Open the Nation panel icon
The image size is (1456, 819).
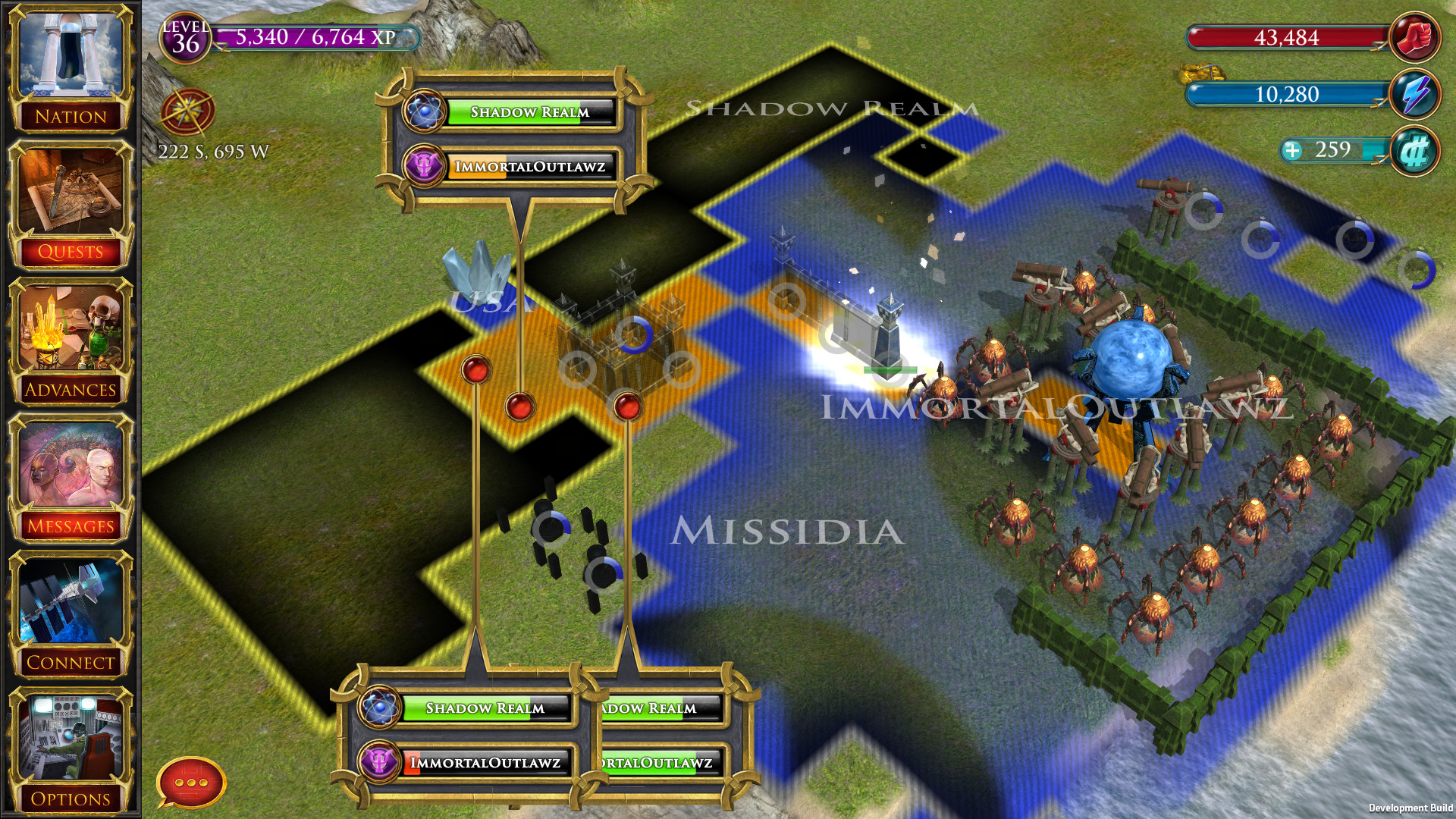(71, 58)
